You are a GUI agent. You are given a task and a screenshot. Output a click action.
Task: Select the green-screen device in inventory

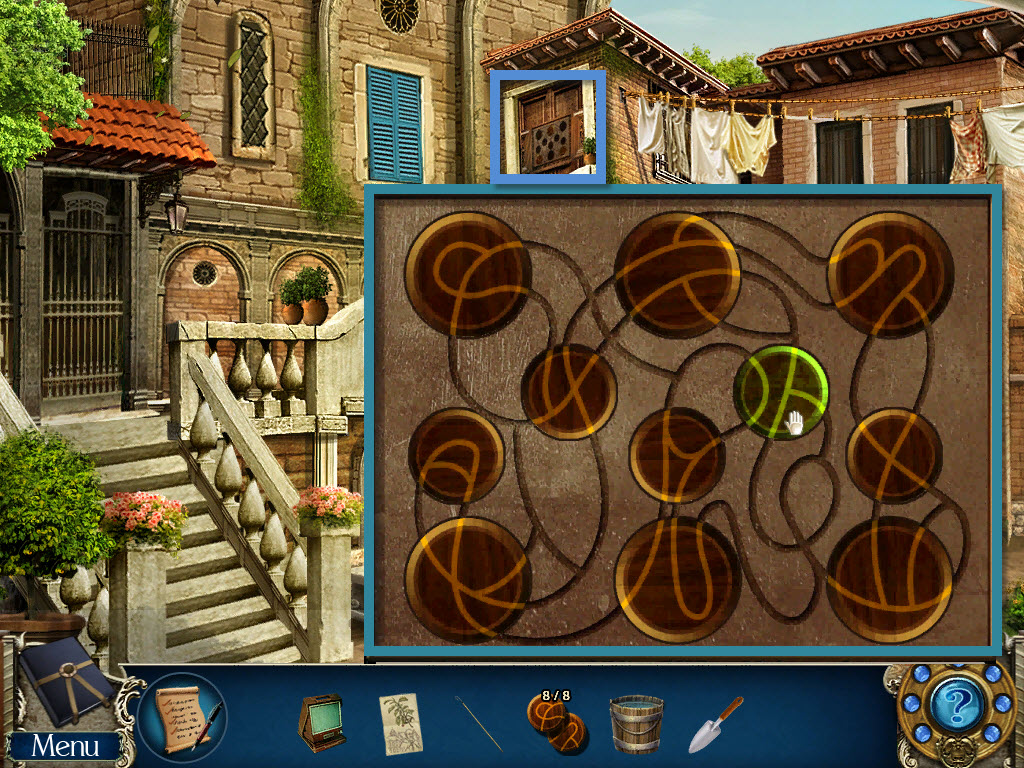click(322, 722)
